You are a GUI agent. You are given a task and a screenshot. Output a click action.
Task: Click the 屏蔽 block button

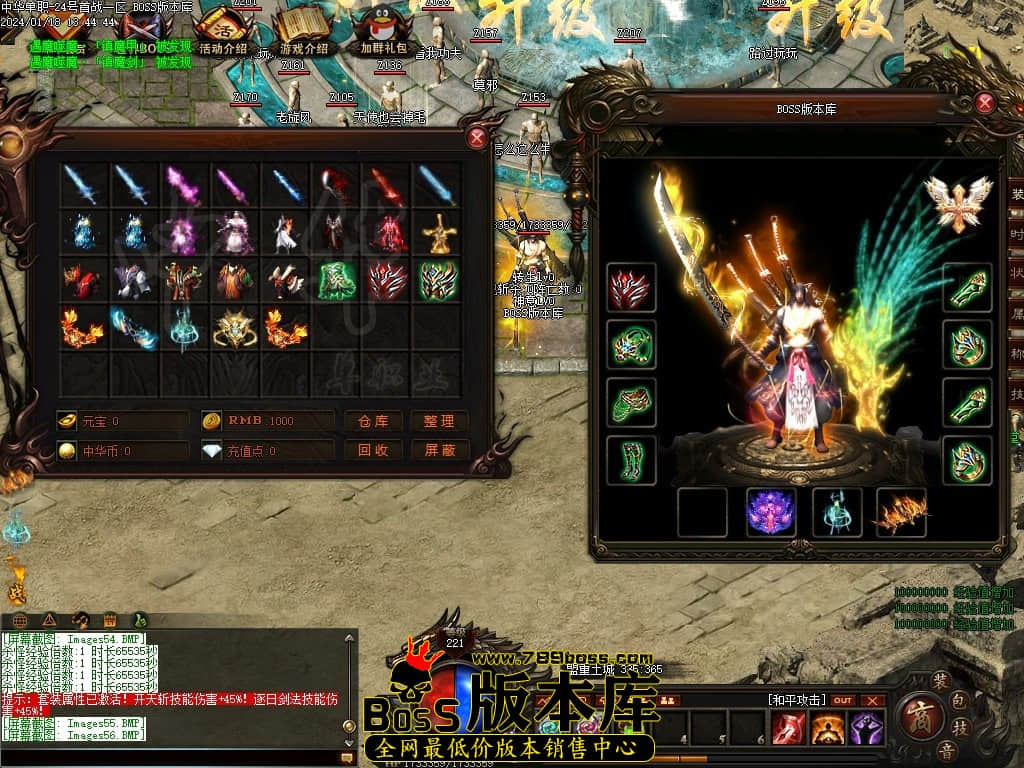pyautogui.click(x=439, y=450)
